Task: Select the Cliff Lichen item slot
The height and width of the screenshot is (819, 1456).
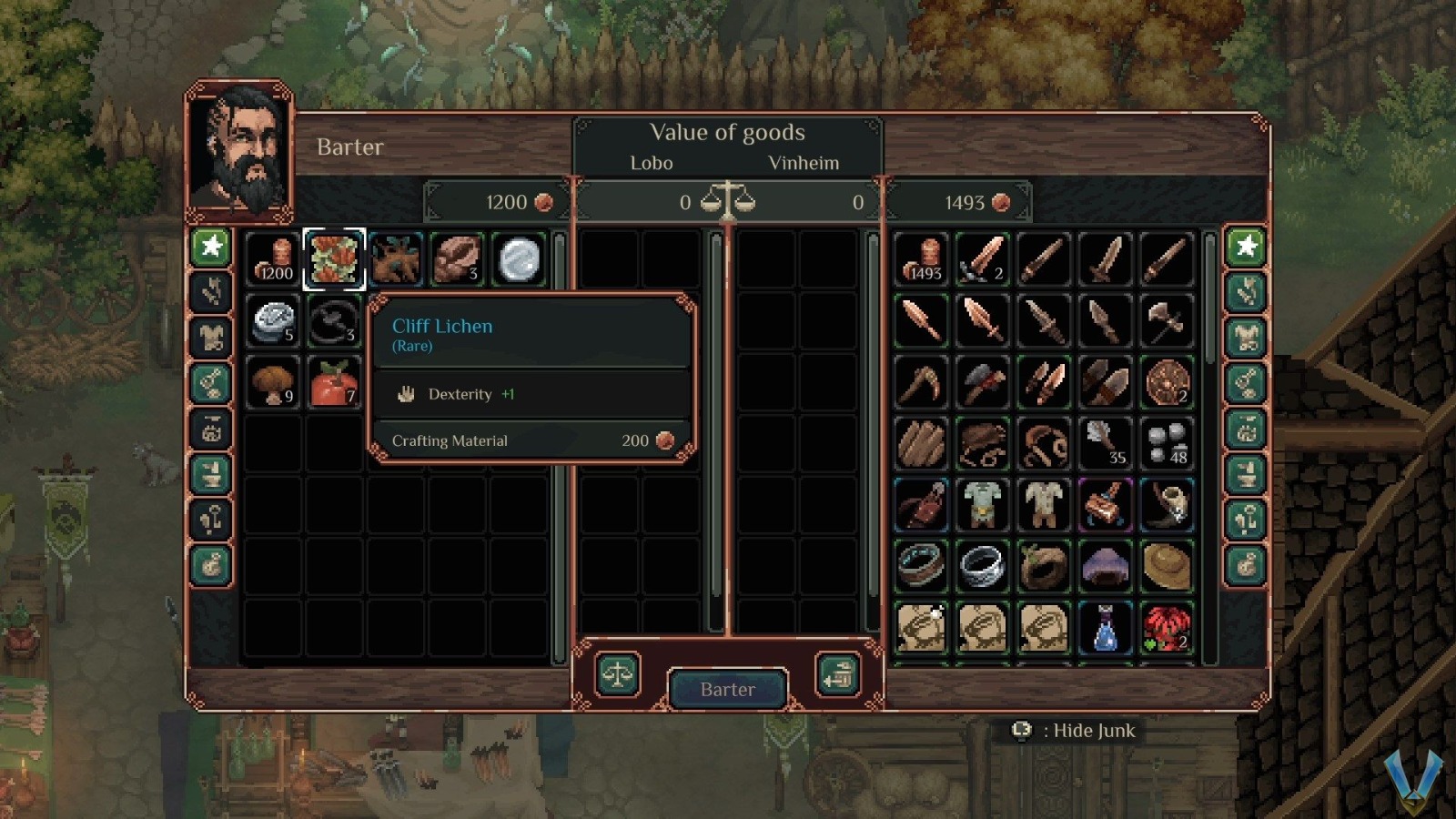Action: 334,259
